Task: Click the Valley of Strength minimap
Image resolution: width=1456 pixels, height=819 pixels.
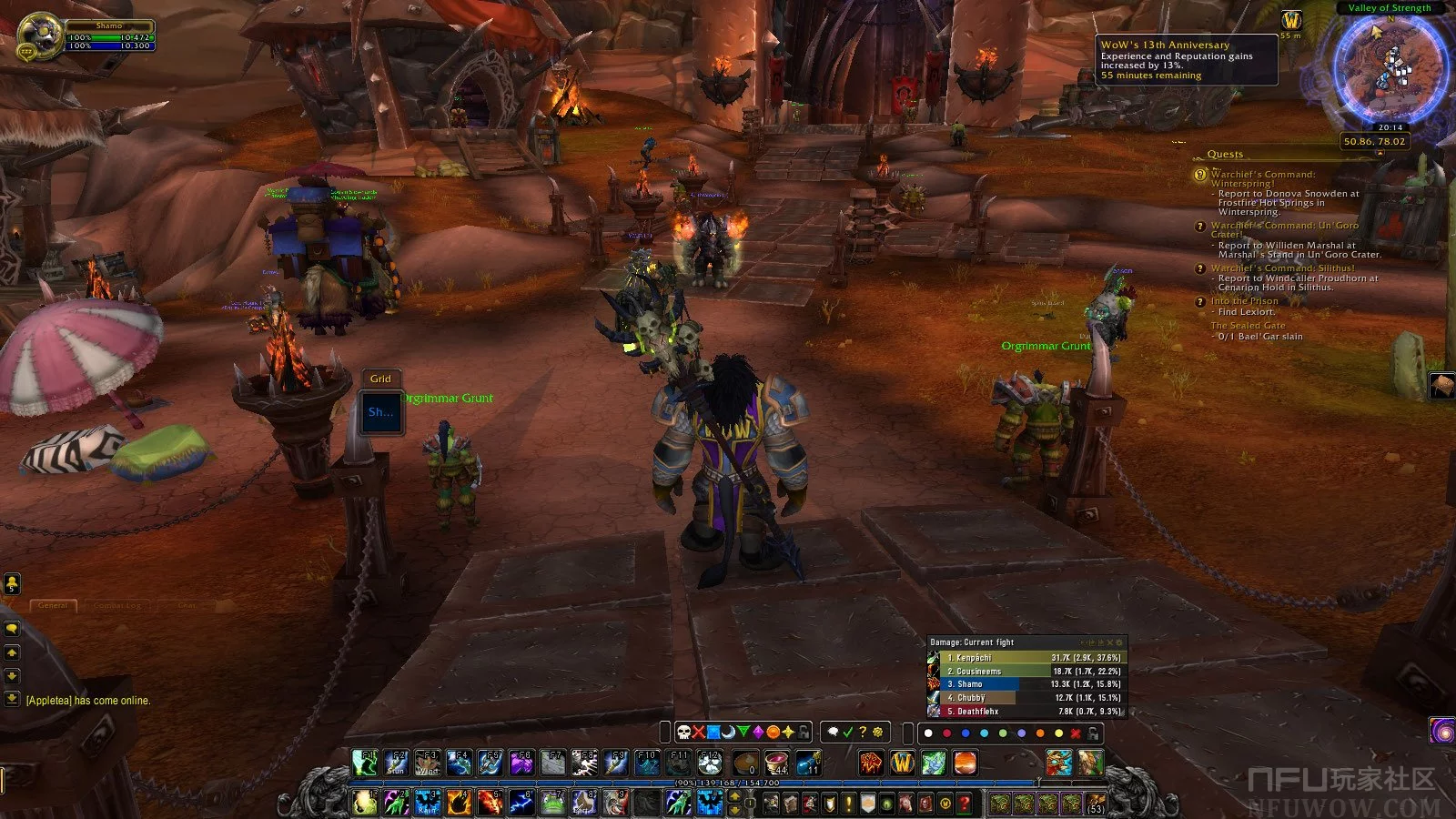Action: [1390, 66]
